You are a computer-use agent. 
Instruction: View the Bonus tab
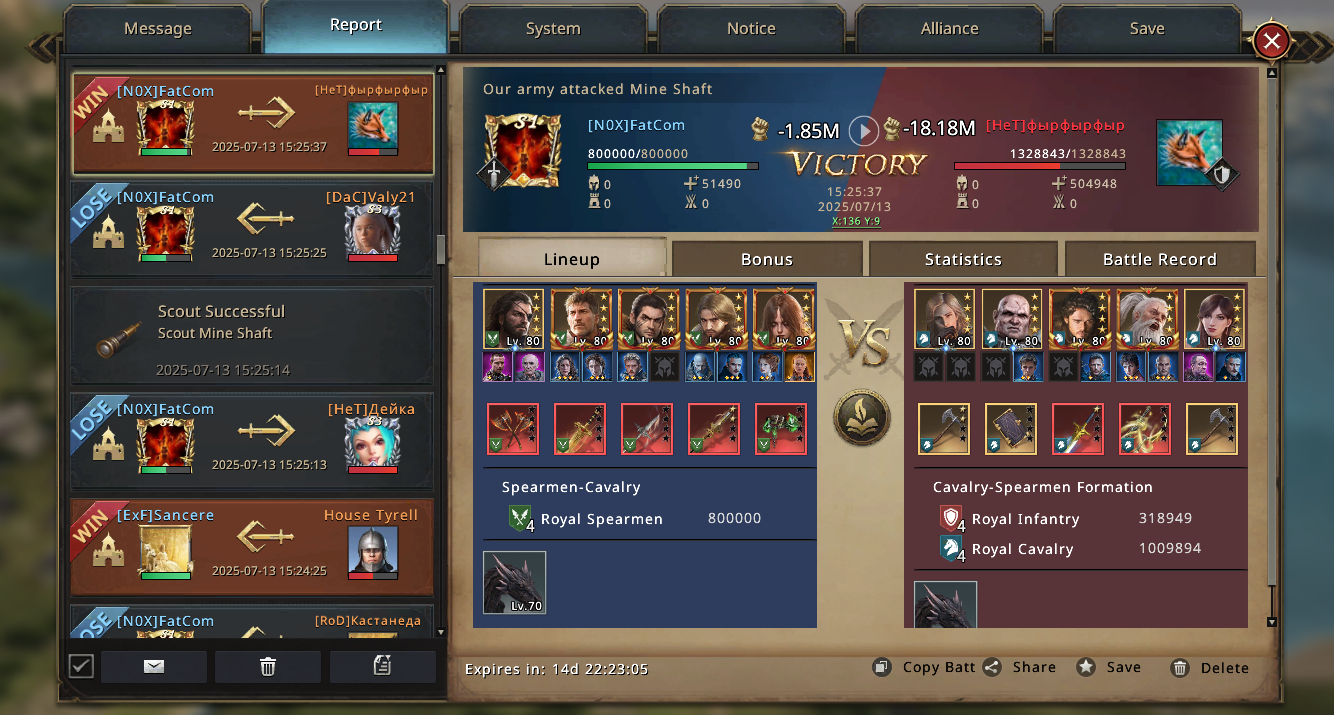pos(766,259)
